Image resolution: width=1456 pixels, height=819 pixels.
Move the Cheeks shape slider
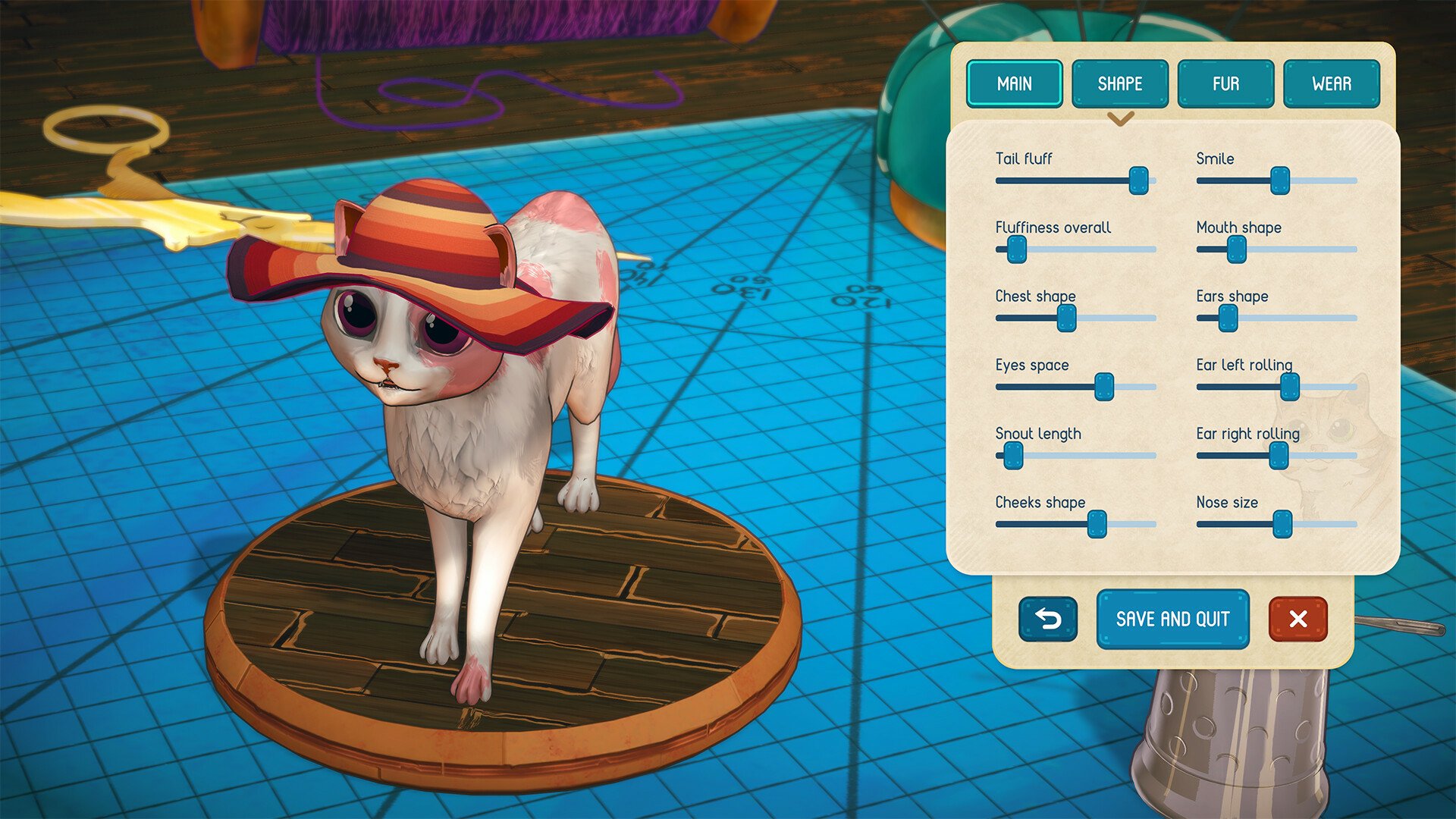(x=1097, y=524)
